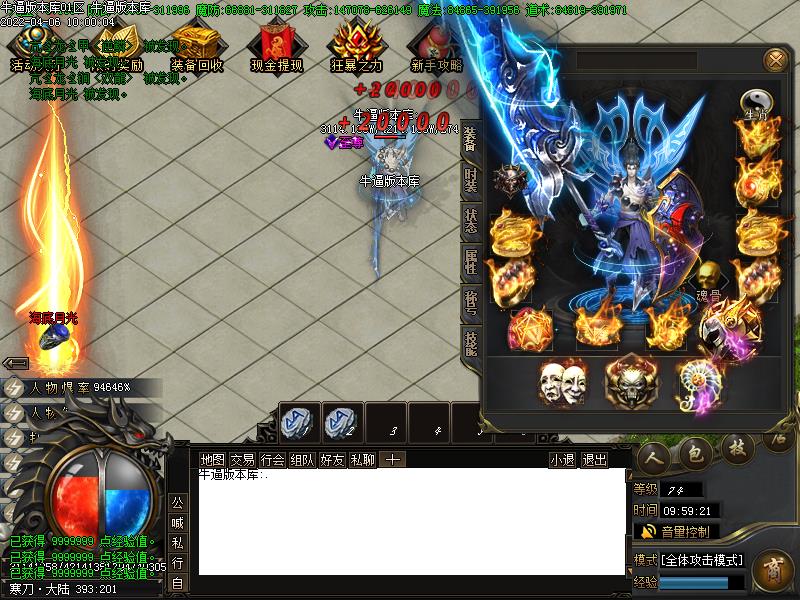Screen dimensions: 800x600
Task: Click the 地图 map button
Action: 212,459
